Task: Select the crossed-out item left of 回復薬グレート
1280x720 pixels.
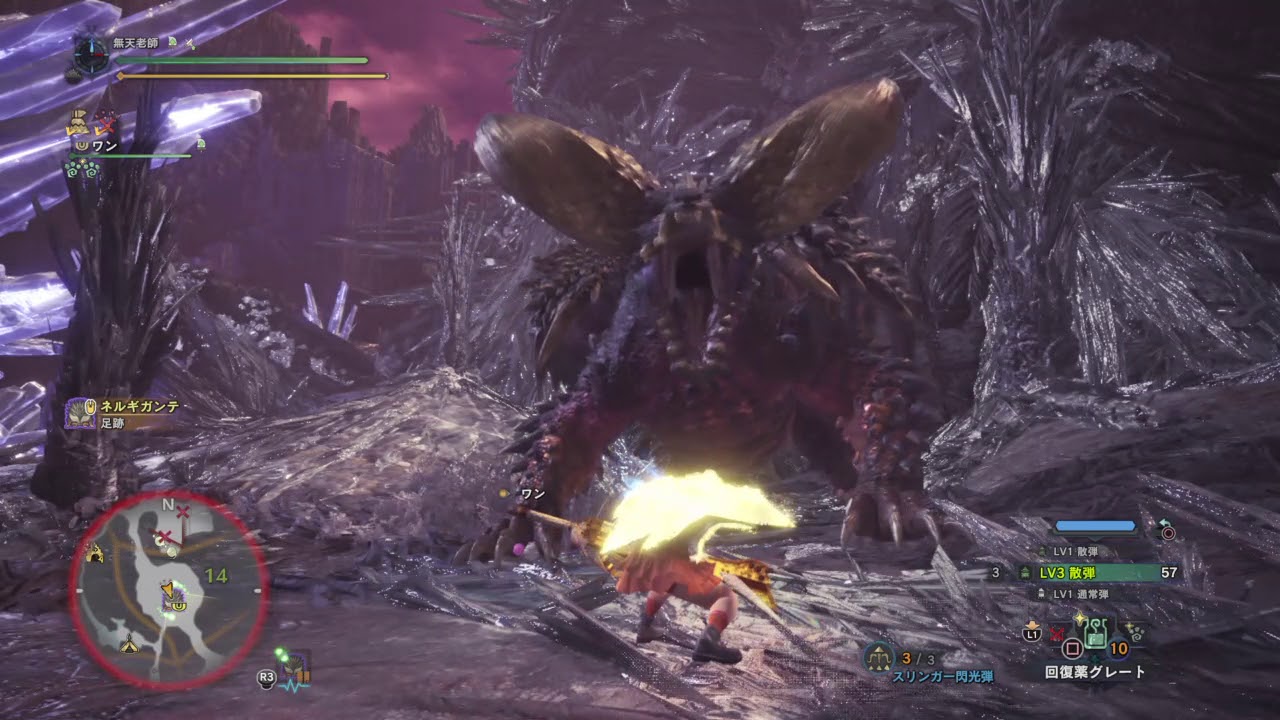Action: [x=1057, y=633]
